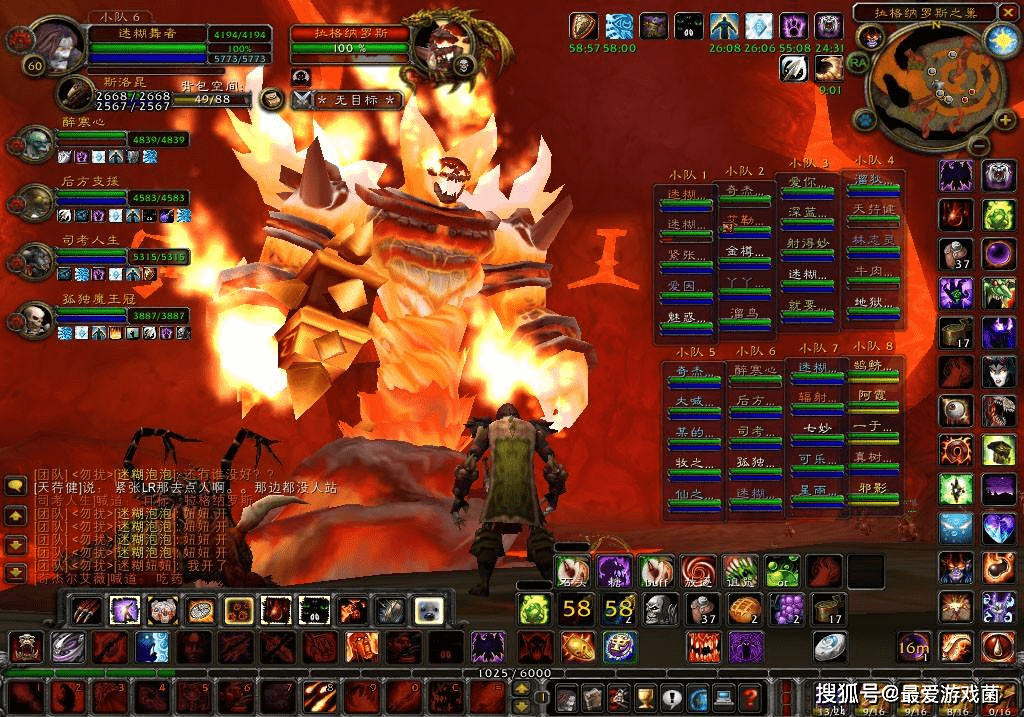Screen dimensions: 1024x717
Task: Open the golden trophy micro menu button
Action: click(645, 697)
